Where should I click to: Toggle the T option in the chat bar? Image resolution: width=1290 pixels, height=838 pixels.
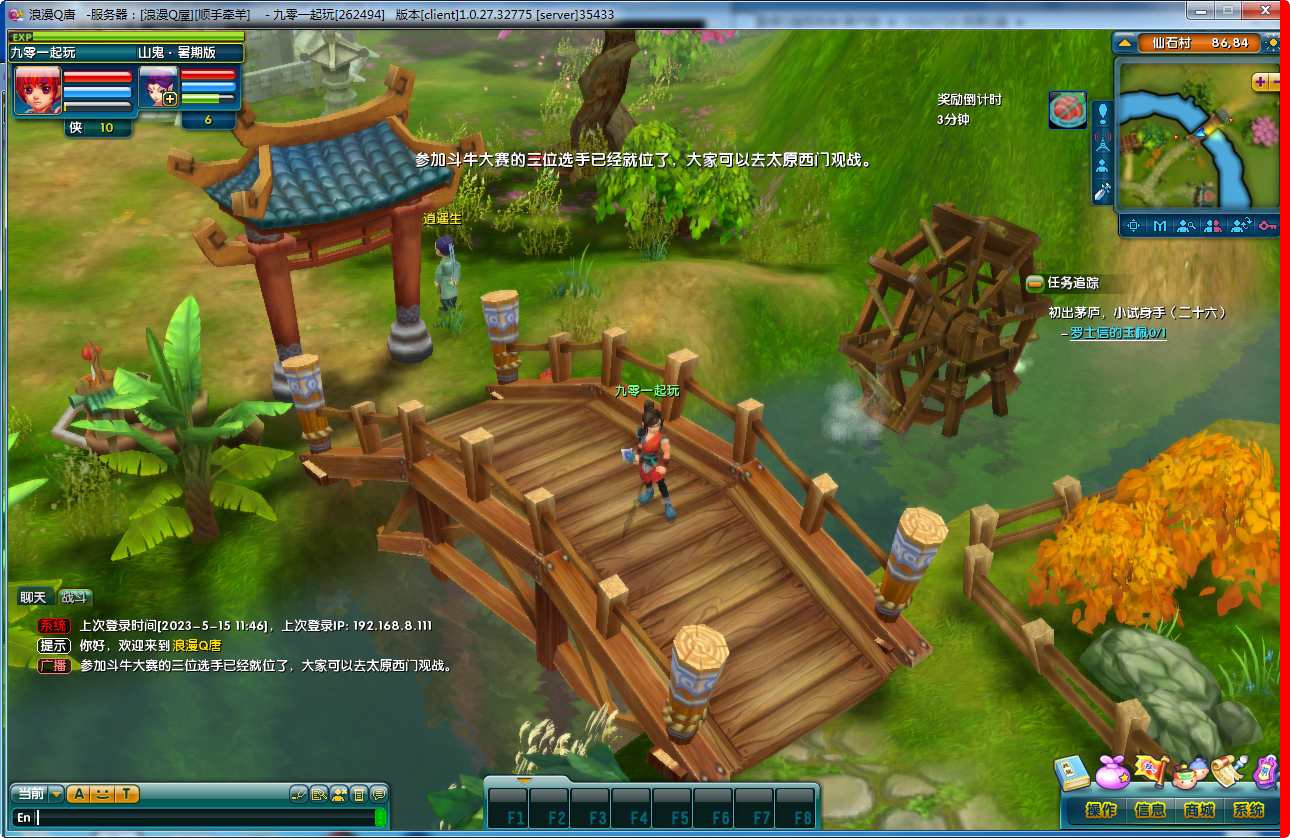[125, 794]
